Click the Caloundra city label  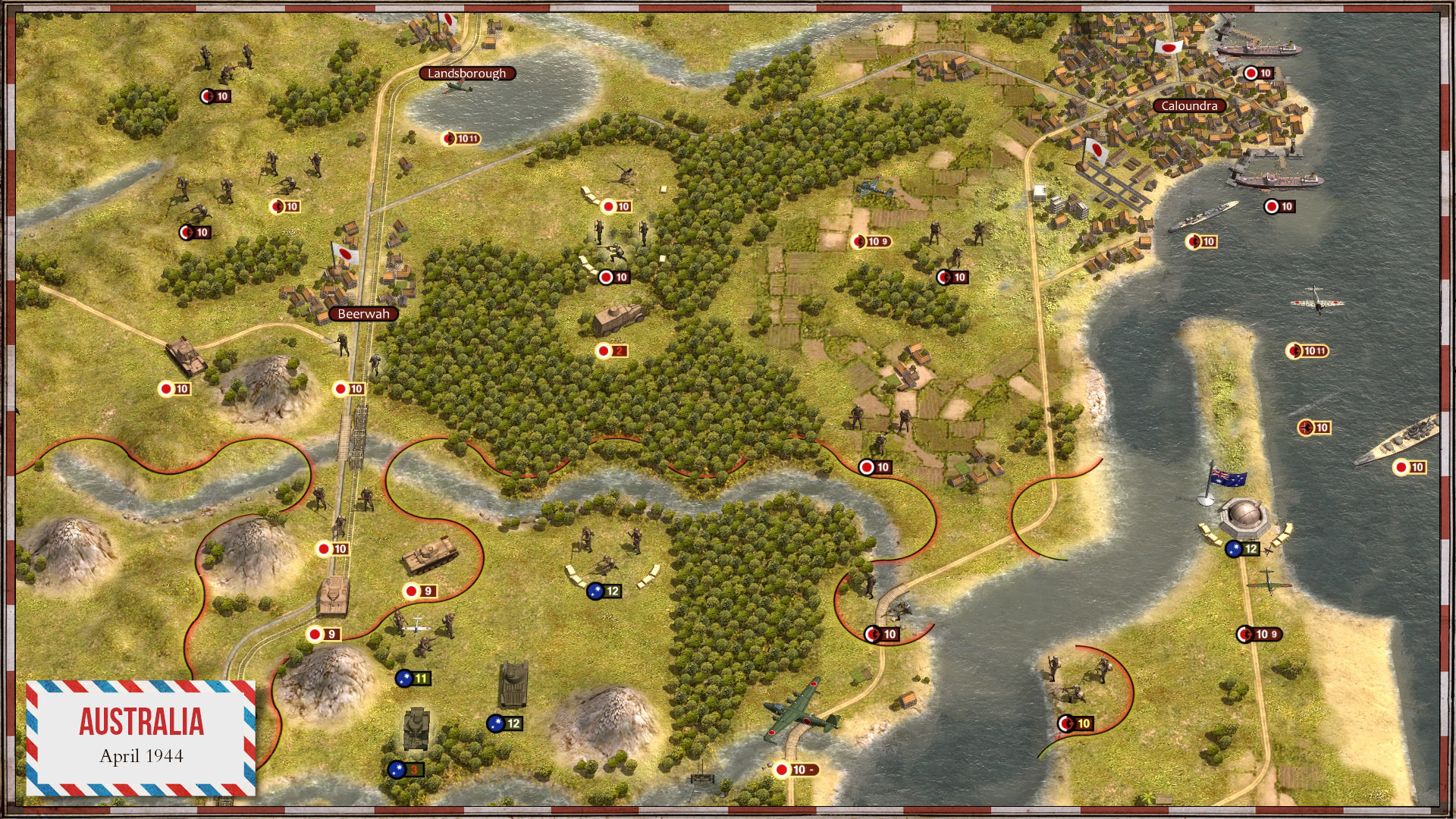click(x=1189, y=106)
